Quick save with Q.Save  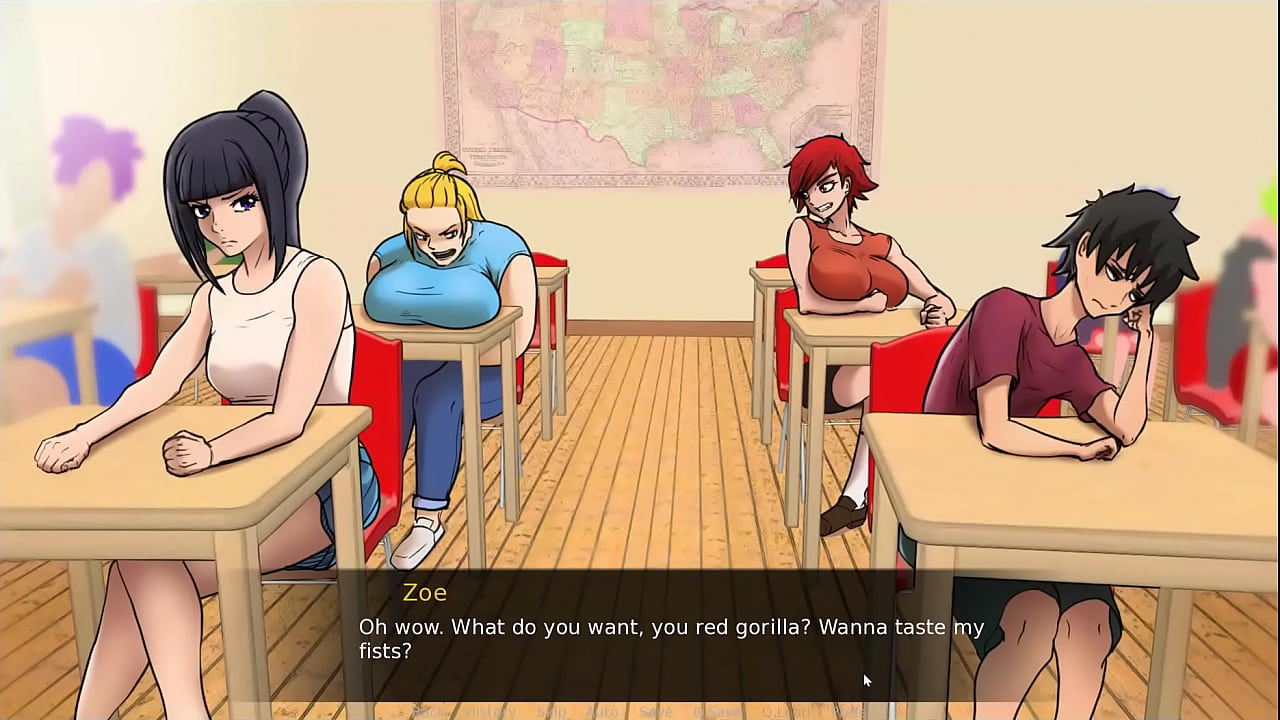[x=716, y=712]
